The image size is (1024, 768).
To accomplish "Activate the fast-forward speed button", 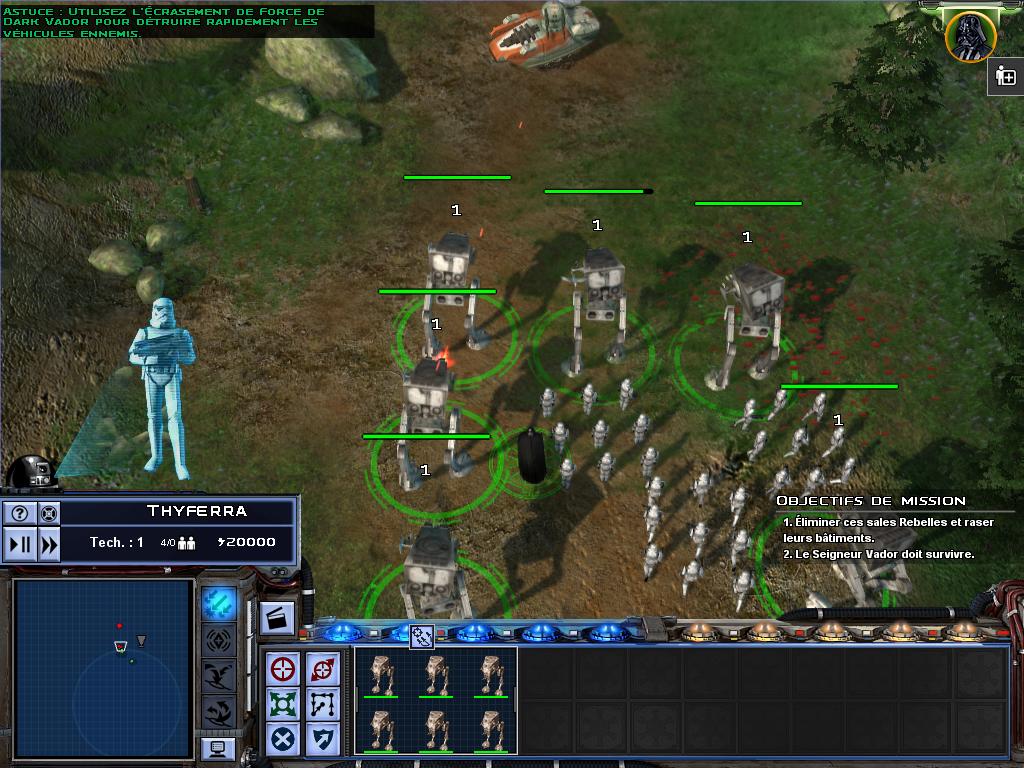I will click(x=48, y=544).
